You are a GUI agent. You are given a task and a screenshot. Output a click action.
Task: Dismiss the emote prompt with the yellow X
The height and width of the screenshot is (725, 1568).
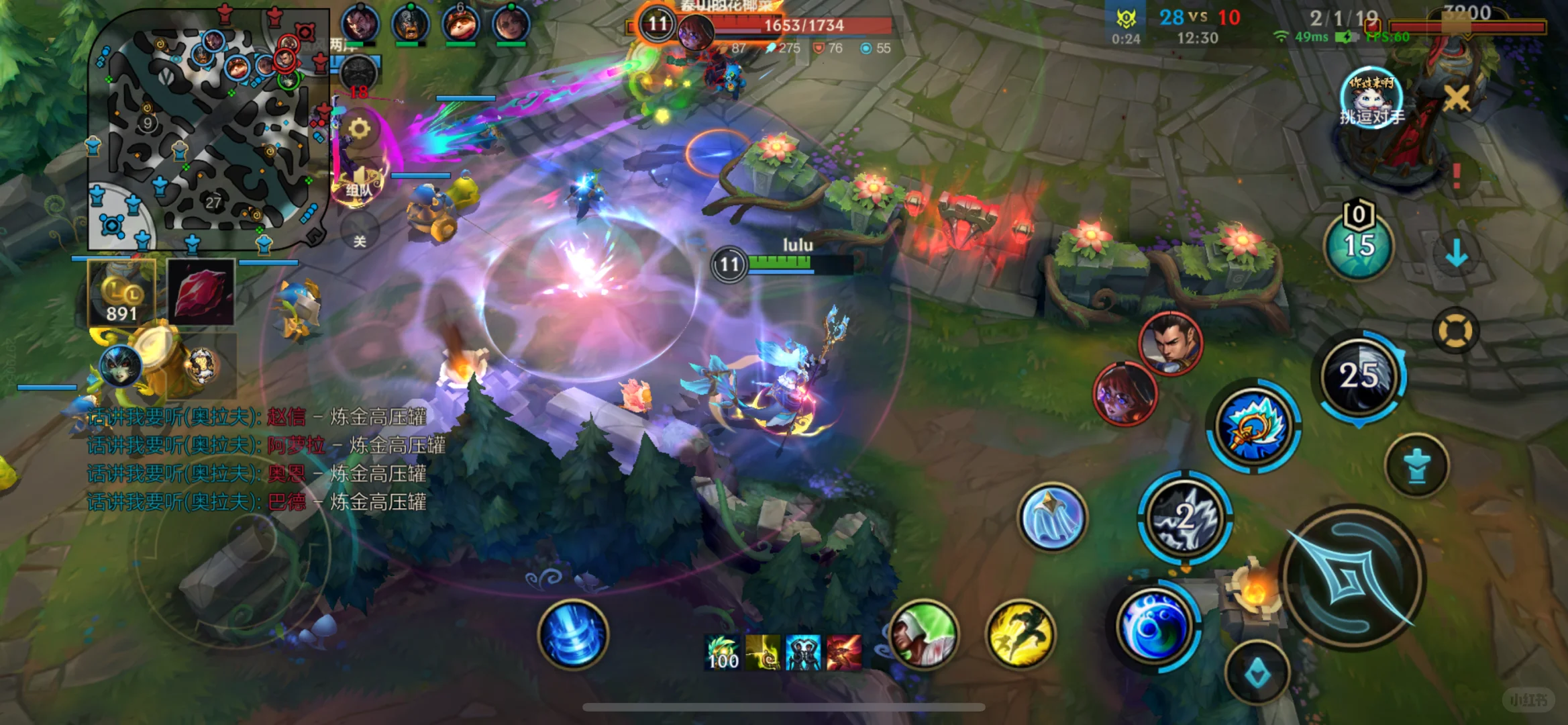coord(1456,99)
